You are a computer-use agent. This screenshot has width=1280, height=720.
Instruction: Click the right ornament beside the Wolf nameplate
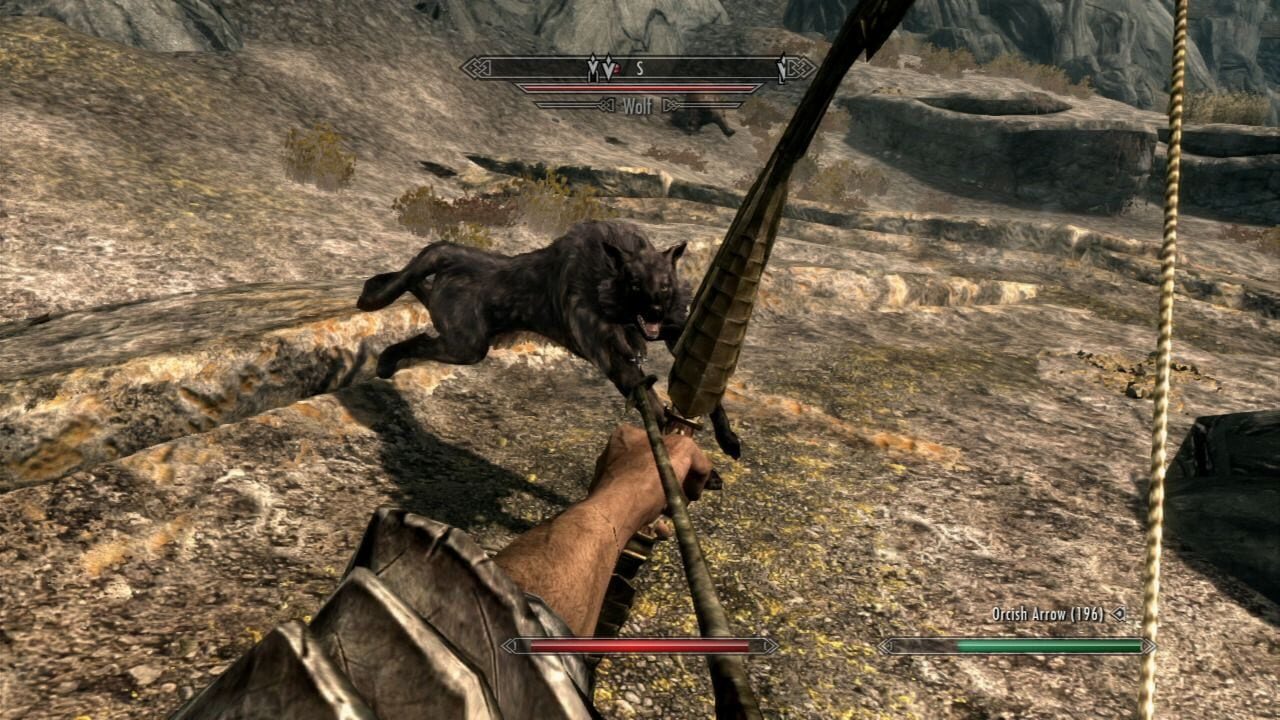[x=672, y=104]
